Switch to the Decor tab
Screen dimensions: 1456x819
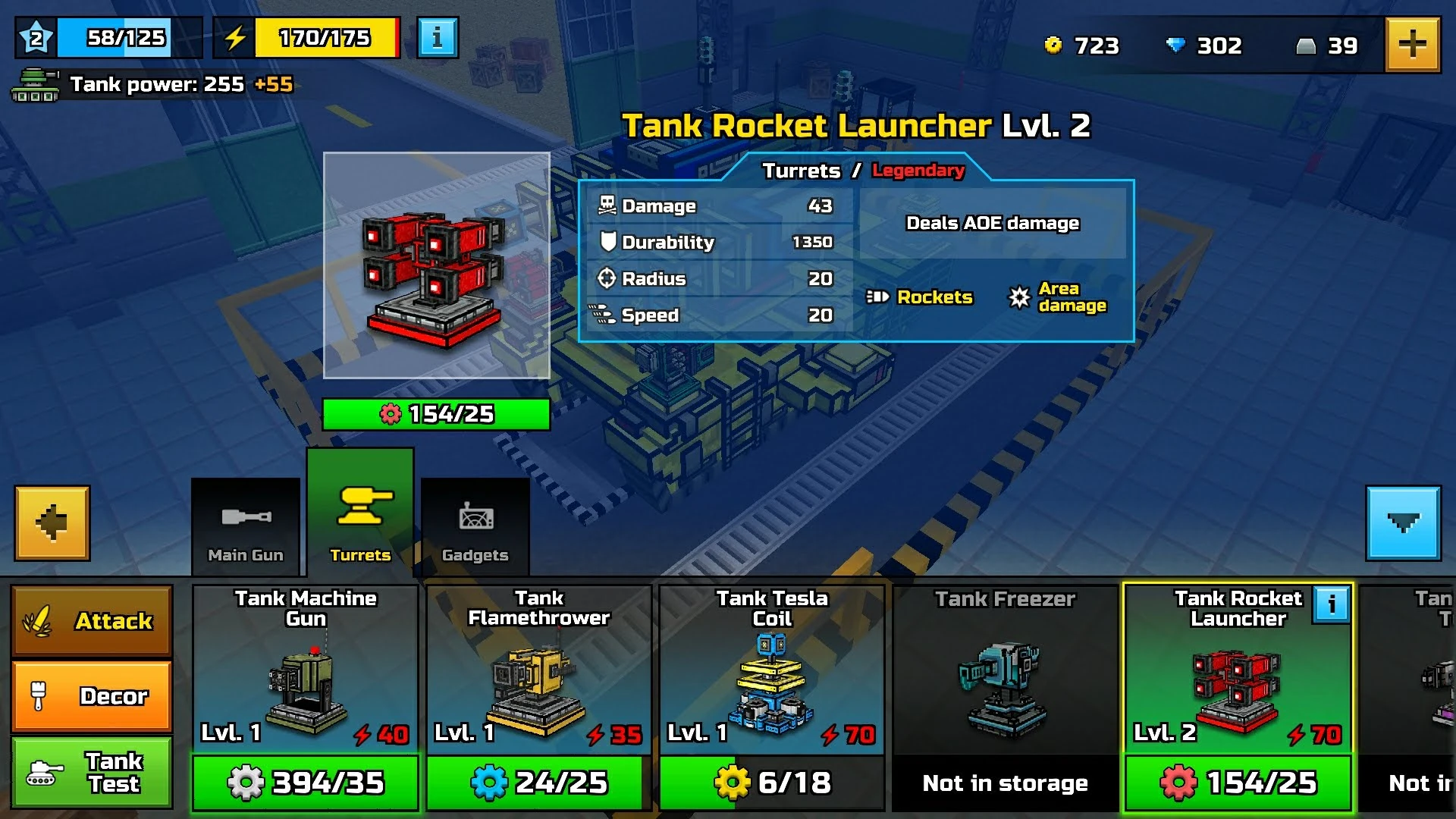coord(92,695)
